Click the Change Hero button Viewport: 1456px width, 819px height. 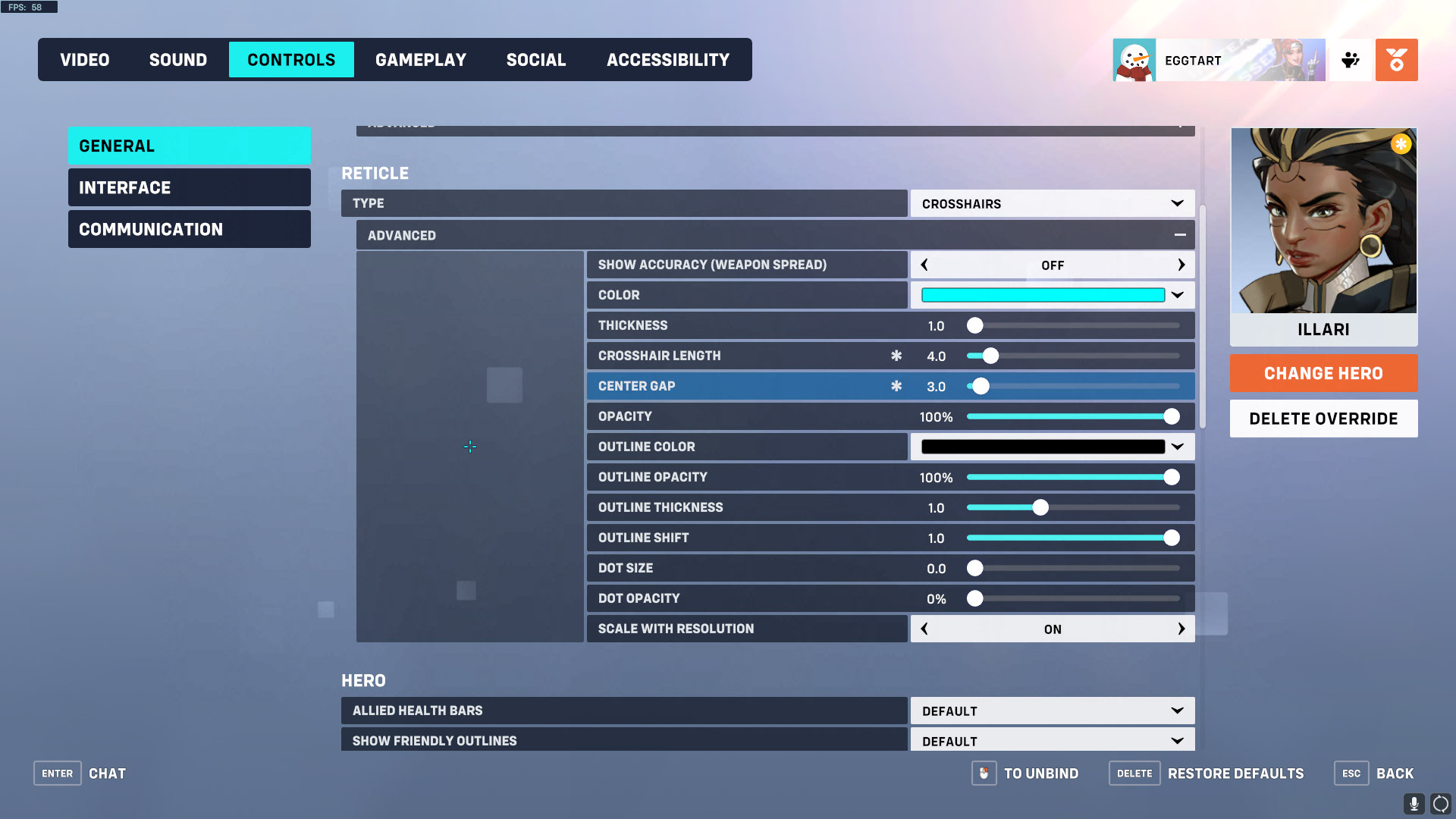coord(1323,373)
